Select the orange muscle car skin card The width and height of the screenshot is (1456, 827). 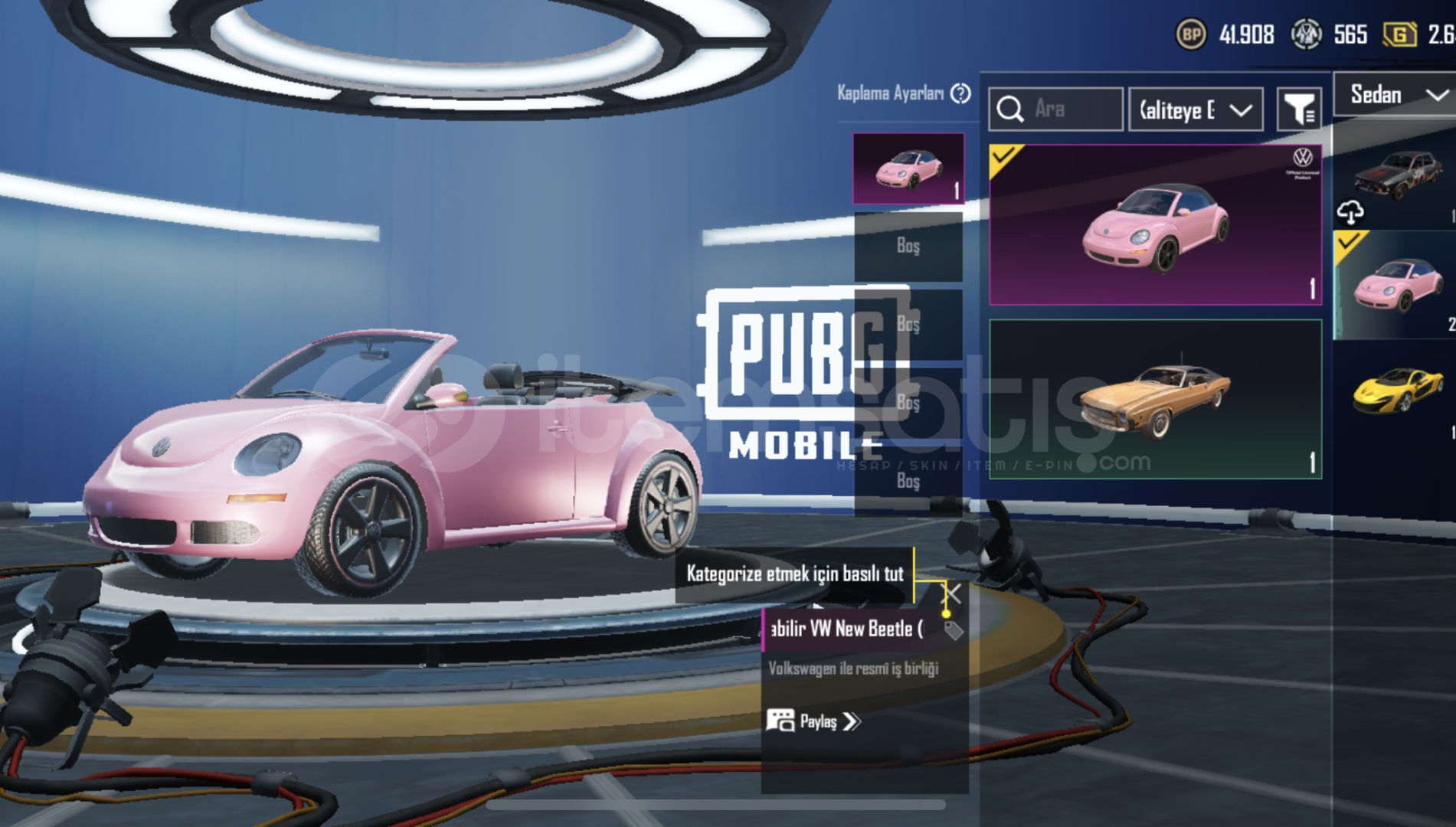[x=1155, y=399]
